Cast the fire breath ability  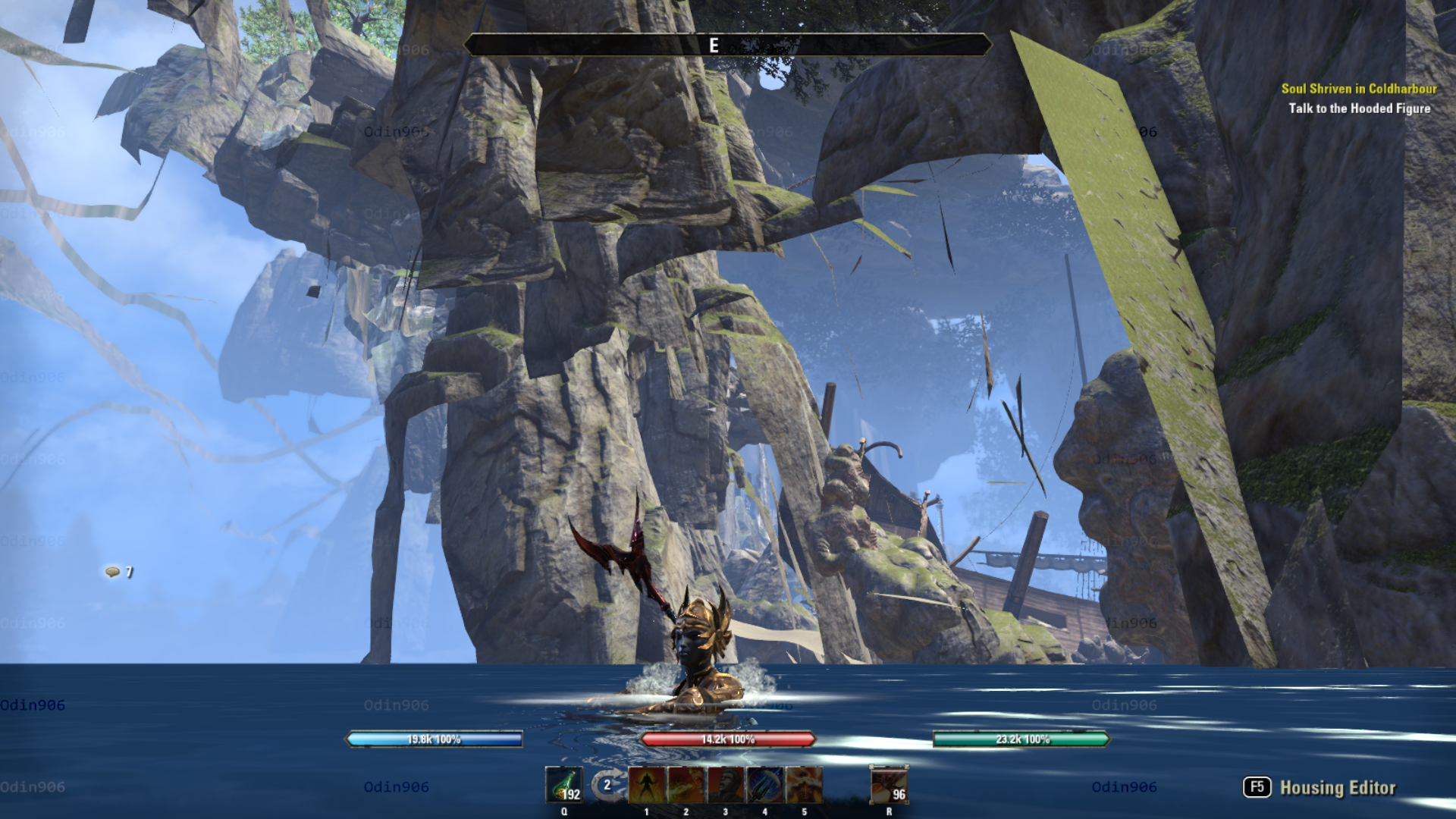(x=686, y=785)
